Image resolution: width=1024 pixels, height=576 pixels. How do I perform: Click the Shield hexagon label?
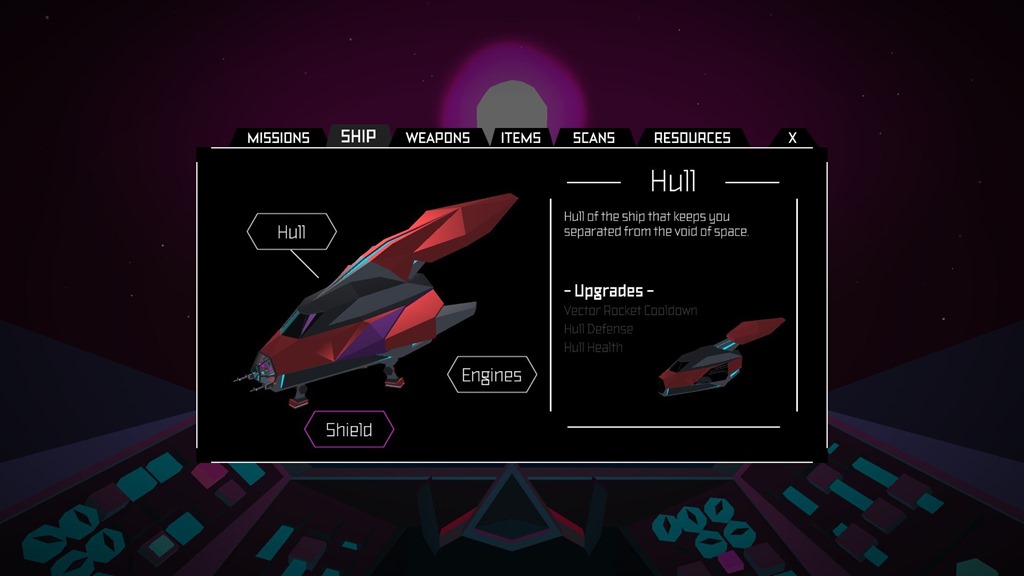[349, 430]
